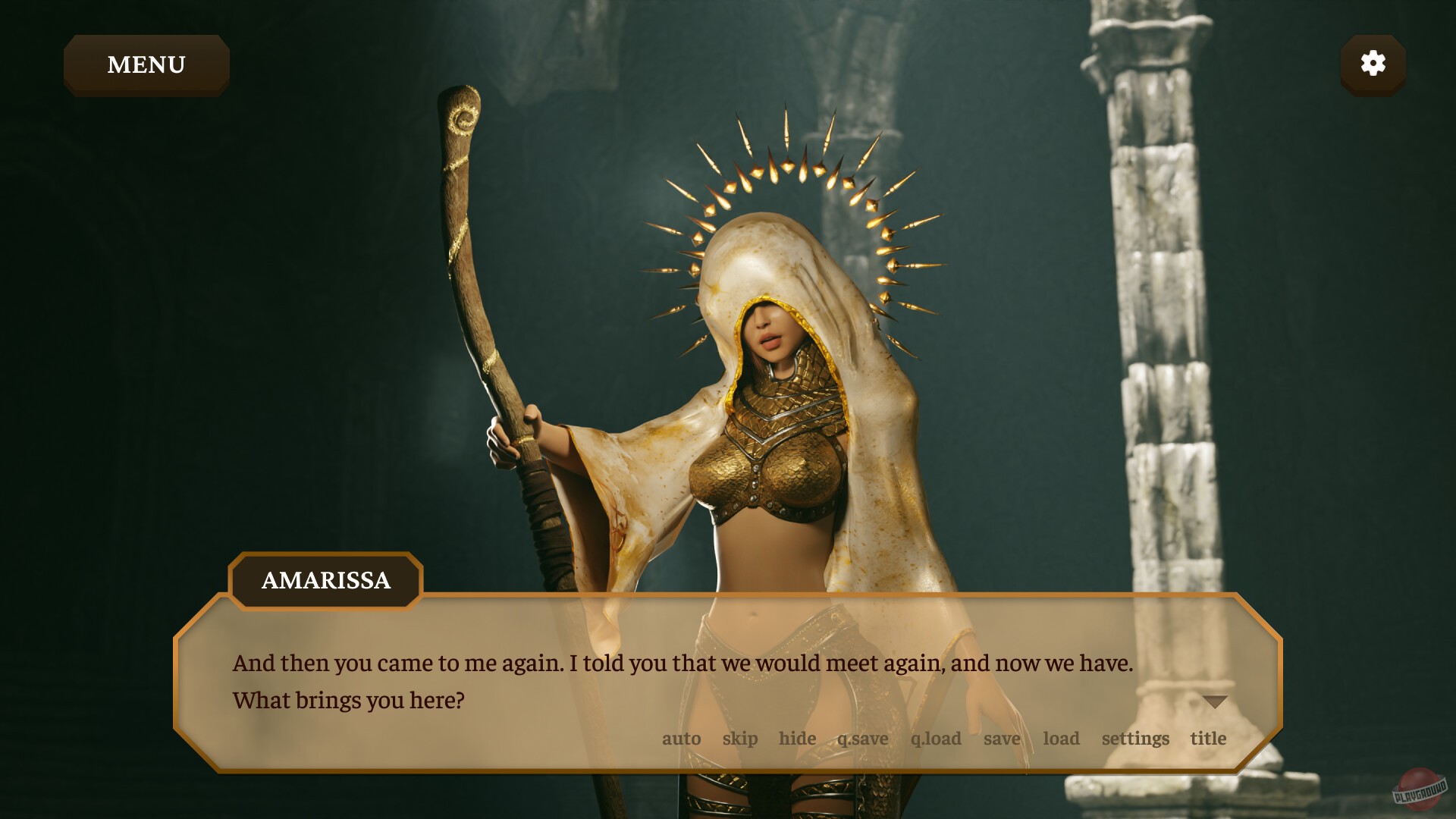Open settings from the quick menu
The width and height of the screenshot is (1456, 819).
coord(1134,738)
